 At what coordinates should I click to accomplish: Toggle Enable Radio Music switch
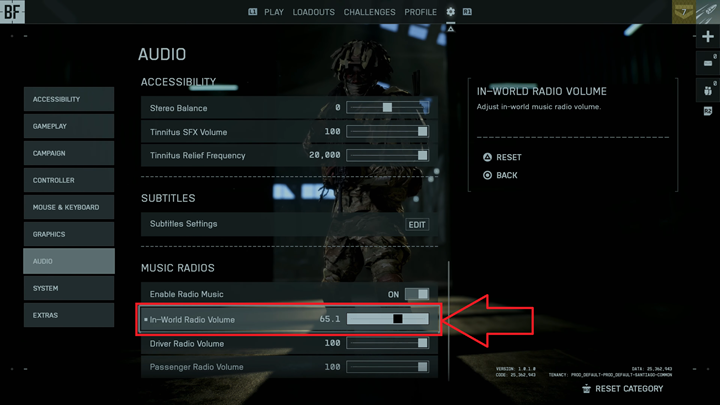(x=417, y=294)
